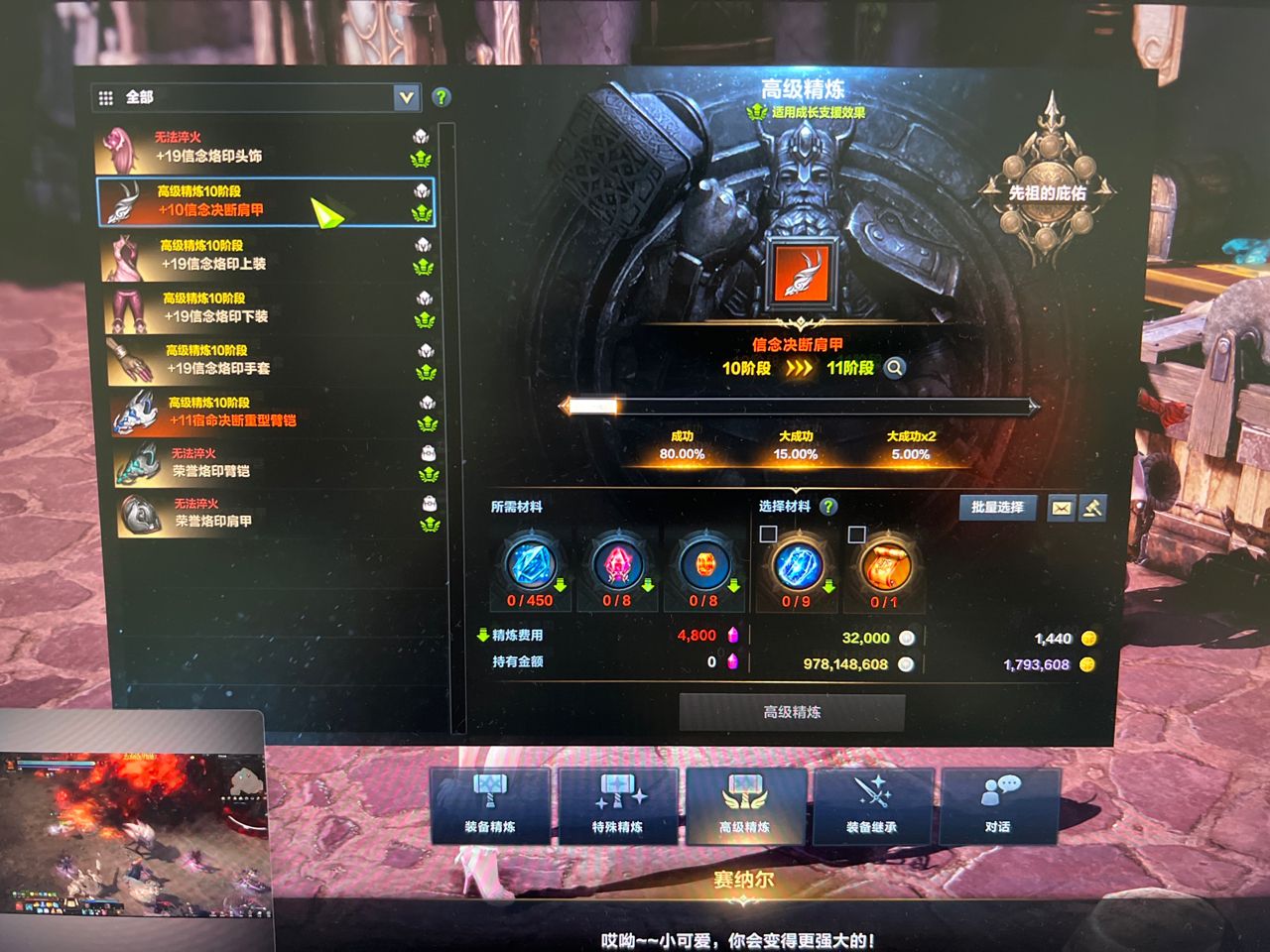The height and width of the screenshot is (952, 1270).
Task: Click the orange scroll material showing 0/1
Action: click(884, 565)
